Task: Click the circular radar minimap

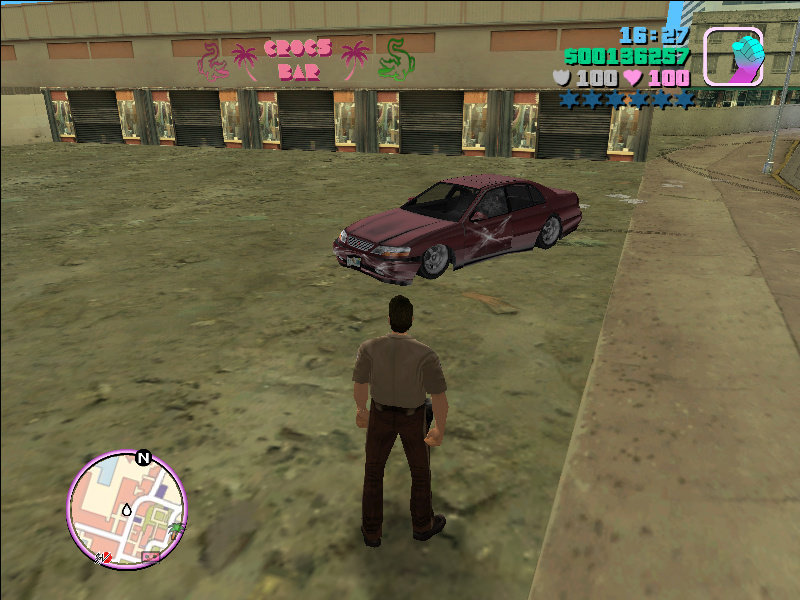Action: coord(127,510)
